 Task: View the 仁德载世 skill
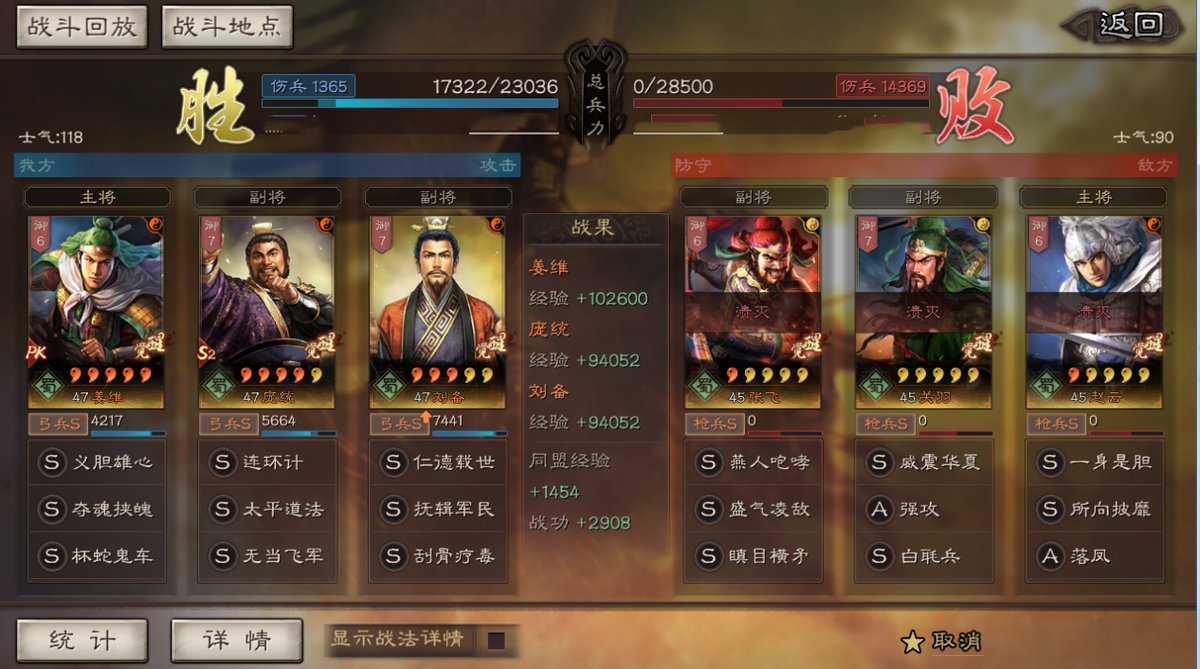click(x=438, y=463)
